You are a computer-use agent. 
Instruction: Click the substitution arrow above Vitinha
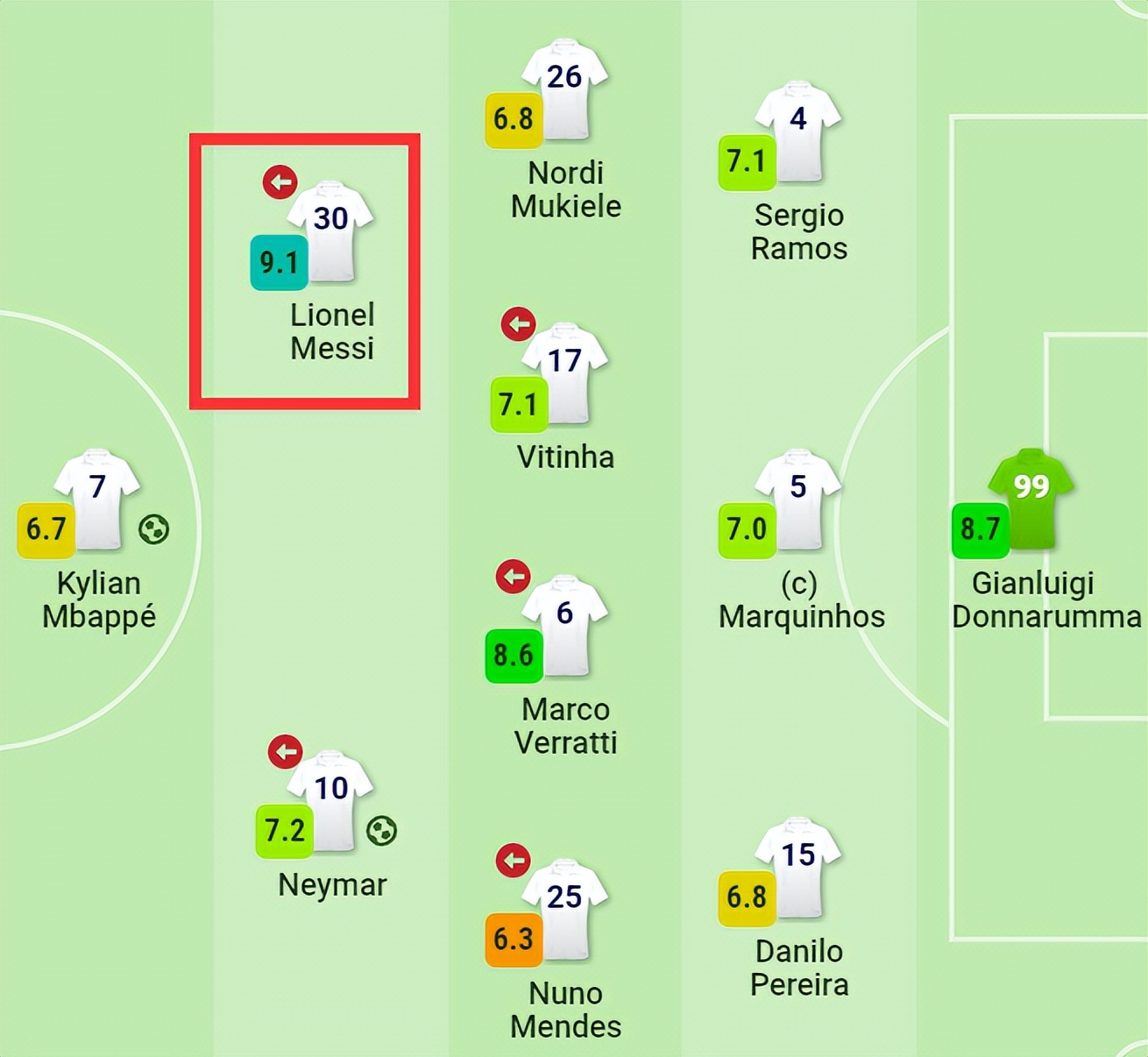point(518,323)
